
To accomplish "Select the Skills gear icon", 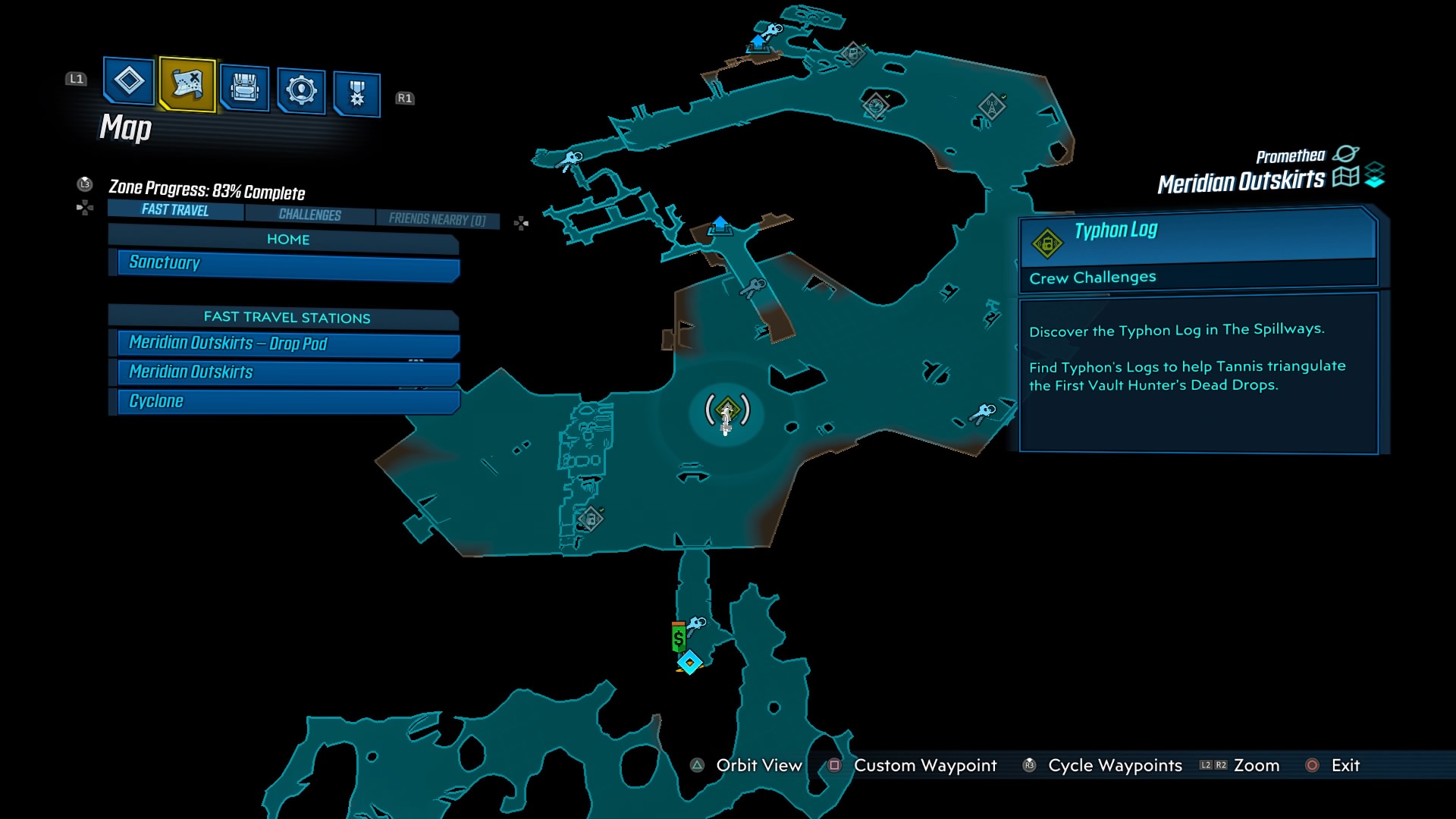I will (300, 87).
